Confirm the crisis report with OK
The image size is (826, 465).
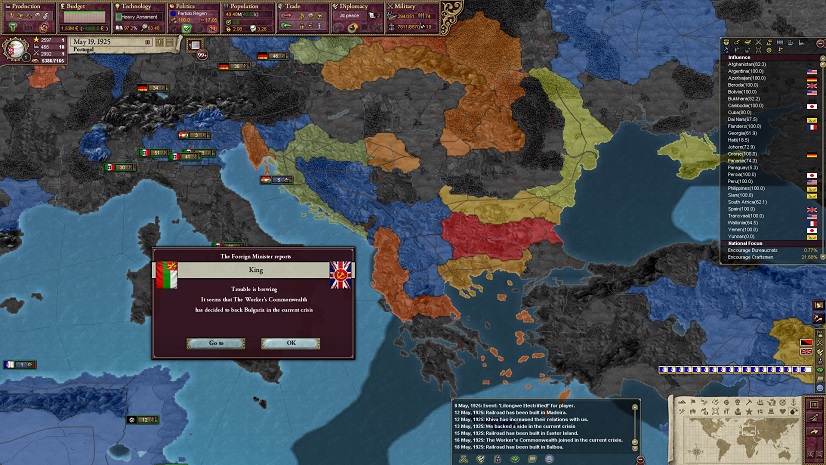(x=290, y=343)
